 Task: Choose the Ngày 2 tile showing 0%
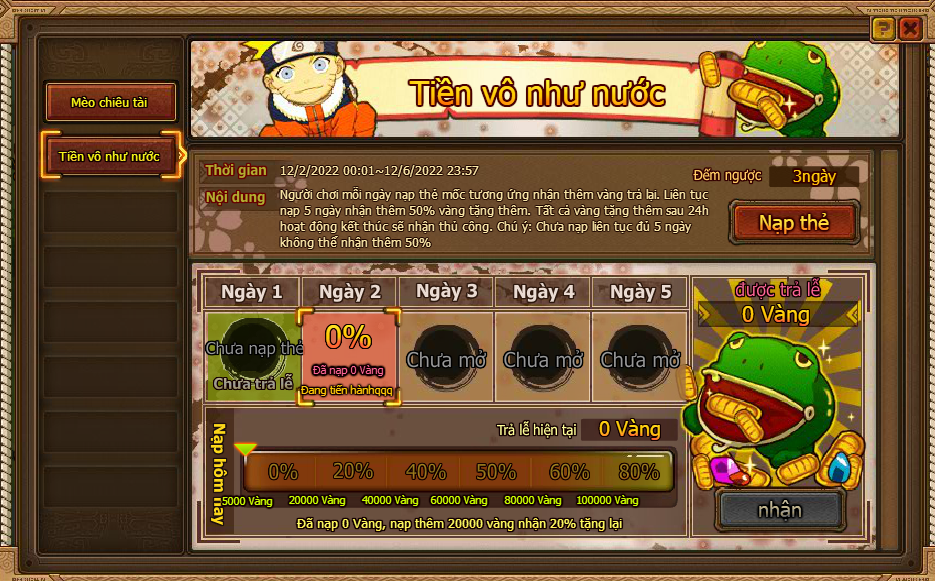point(349,357)
